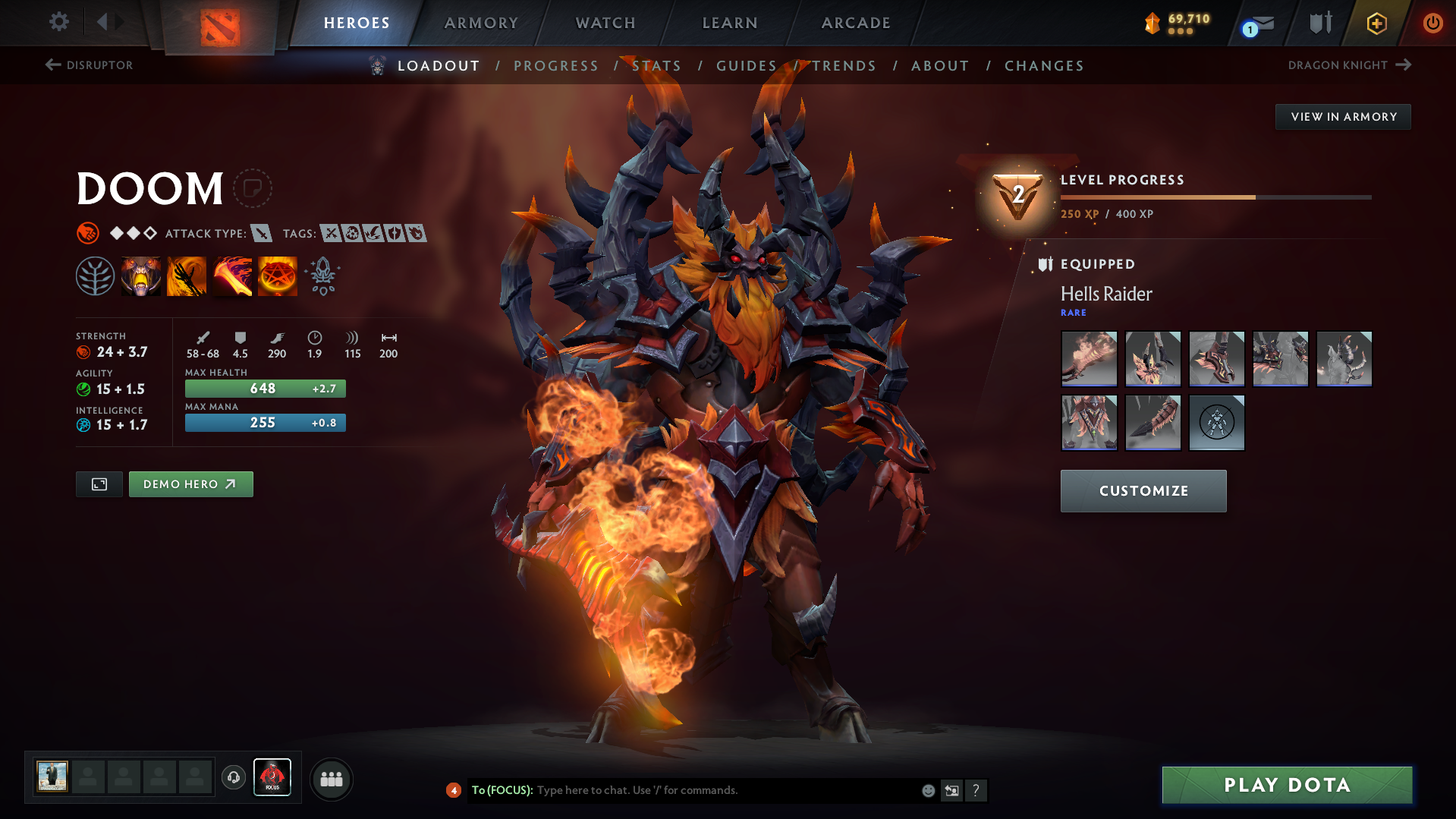Select the first Hells Raider item thumbnail

[1089, 358]
